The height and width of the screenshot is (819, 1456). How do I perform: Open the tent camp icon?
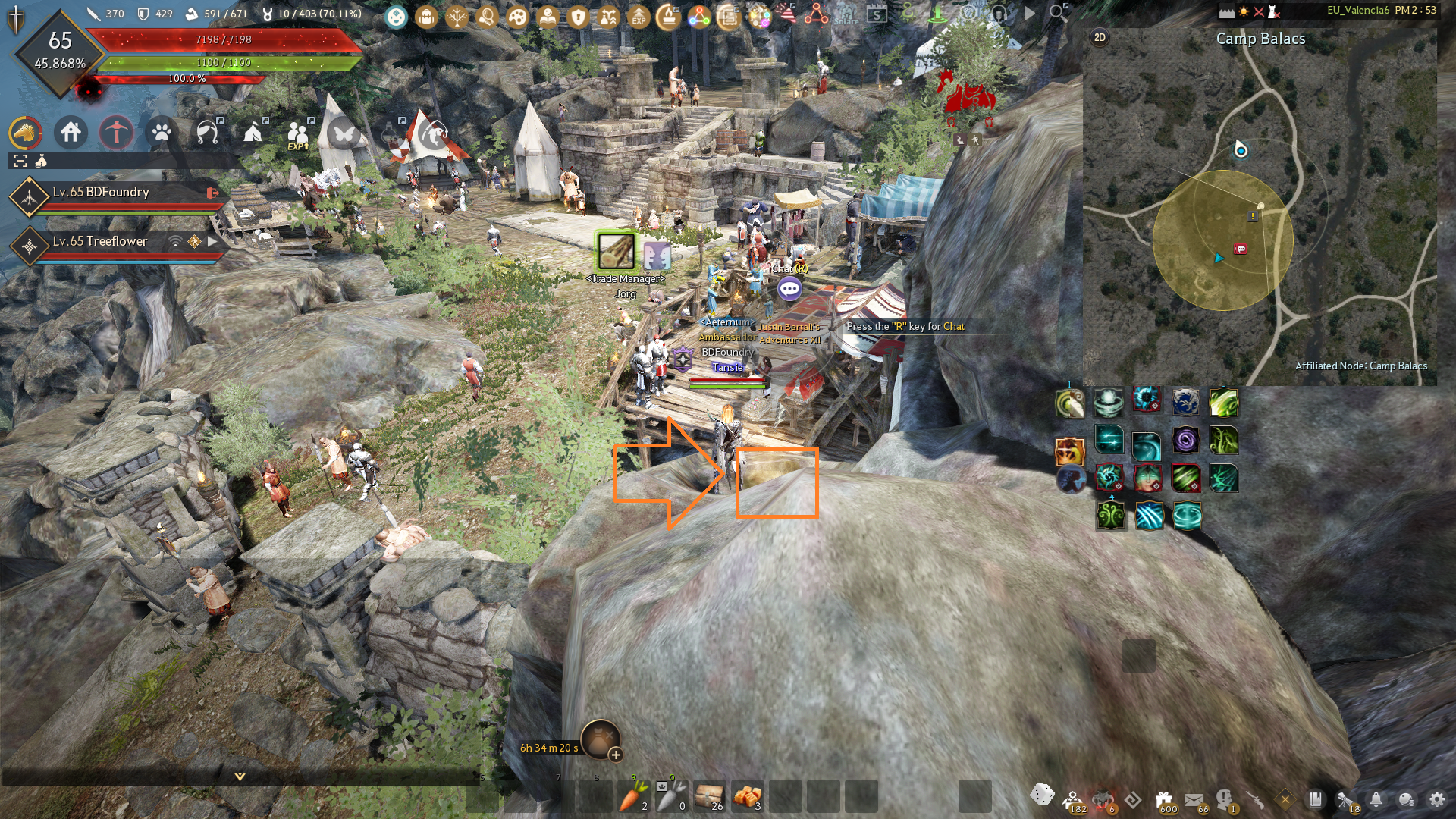[253, 133]
